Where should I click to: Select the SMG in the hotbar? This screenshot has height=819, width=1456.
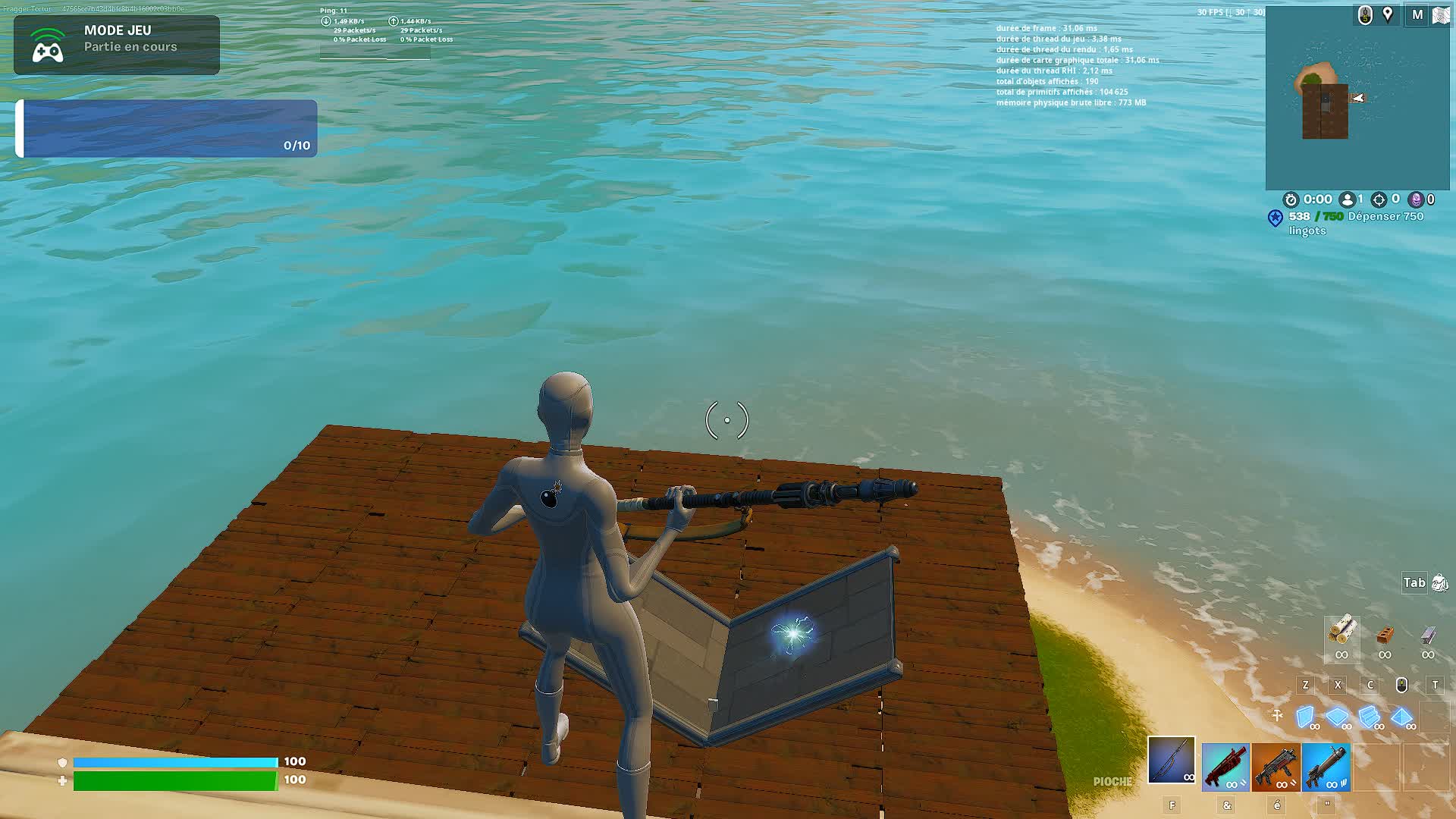click(x=1278, y=767)
